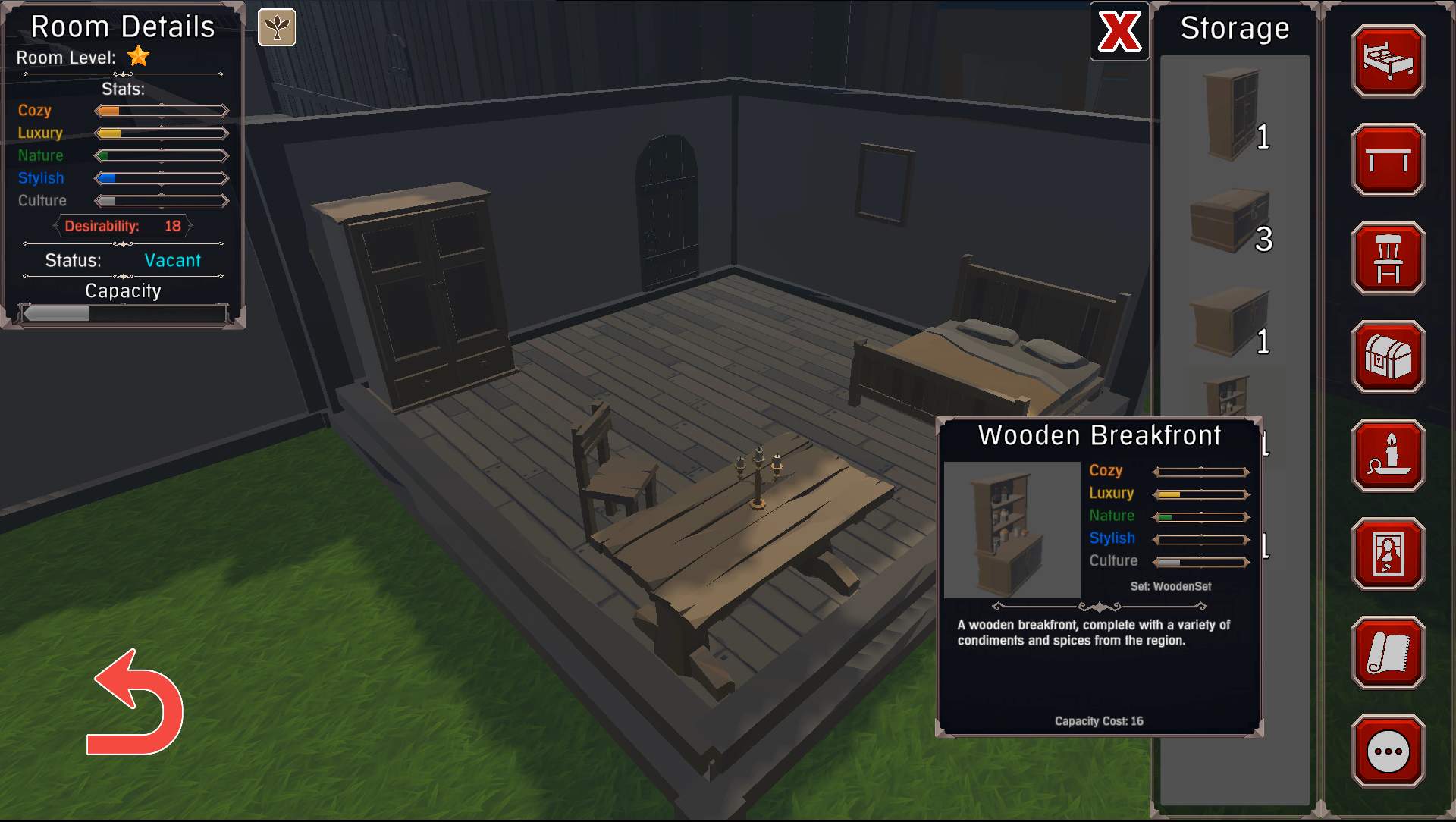Select the wooden wardrobe in Storage

(x=1233, y=114)
